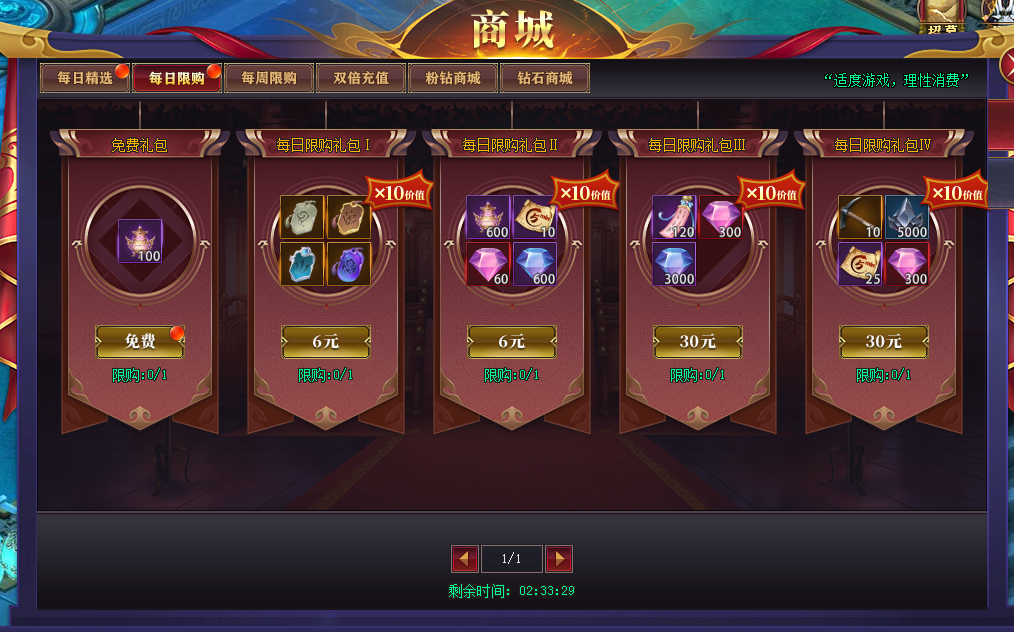Open the 粉钻商城 shop tab

pos(453,78)
